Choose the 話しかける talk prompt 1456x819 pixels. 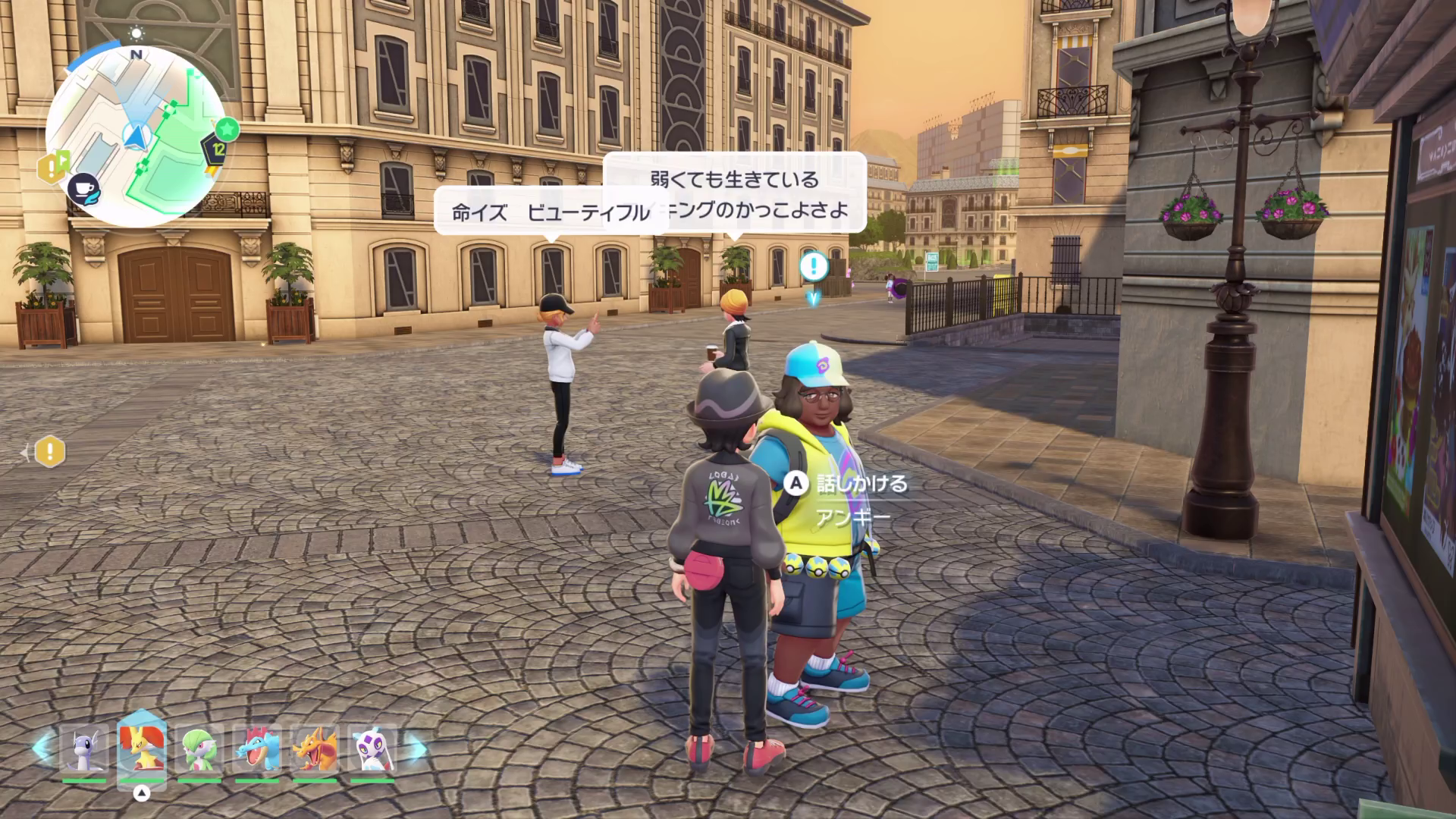[x=848, y=484]
